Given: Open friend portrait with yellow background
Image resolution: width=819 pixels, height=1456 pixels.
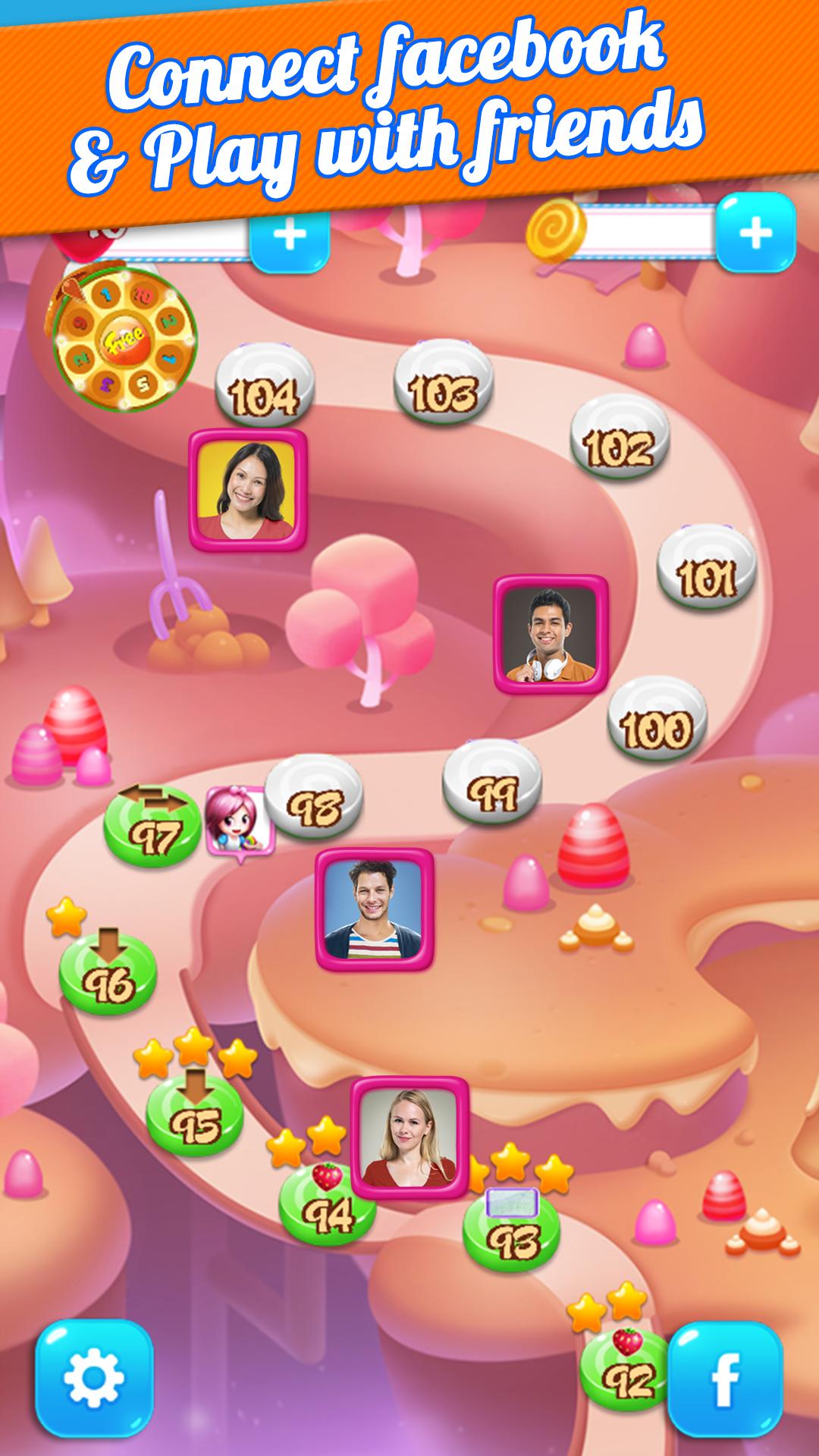Looking at the screenshot, I should point(248,489).
